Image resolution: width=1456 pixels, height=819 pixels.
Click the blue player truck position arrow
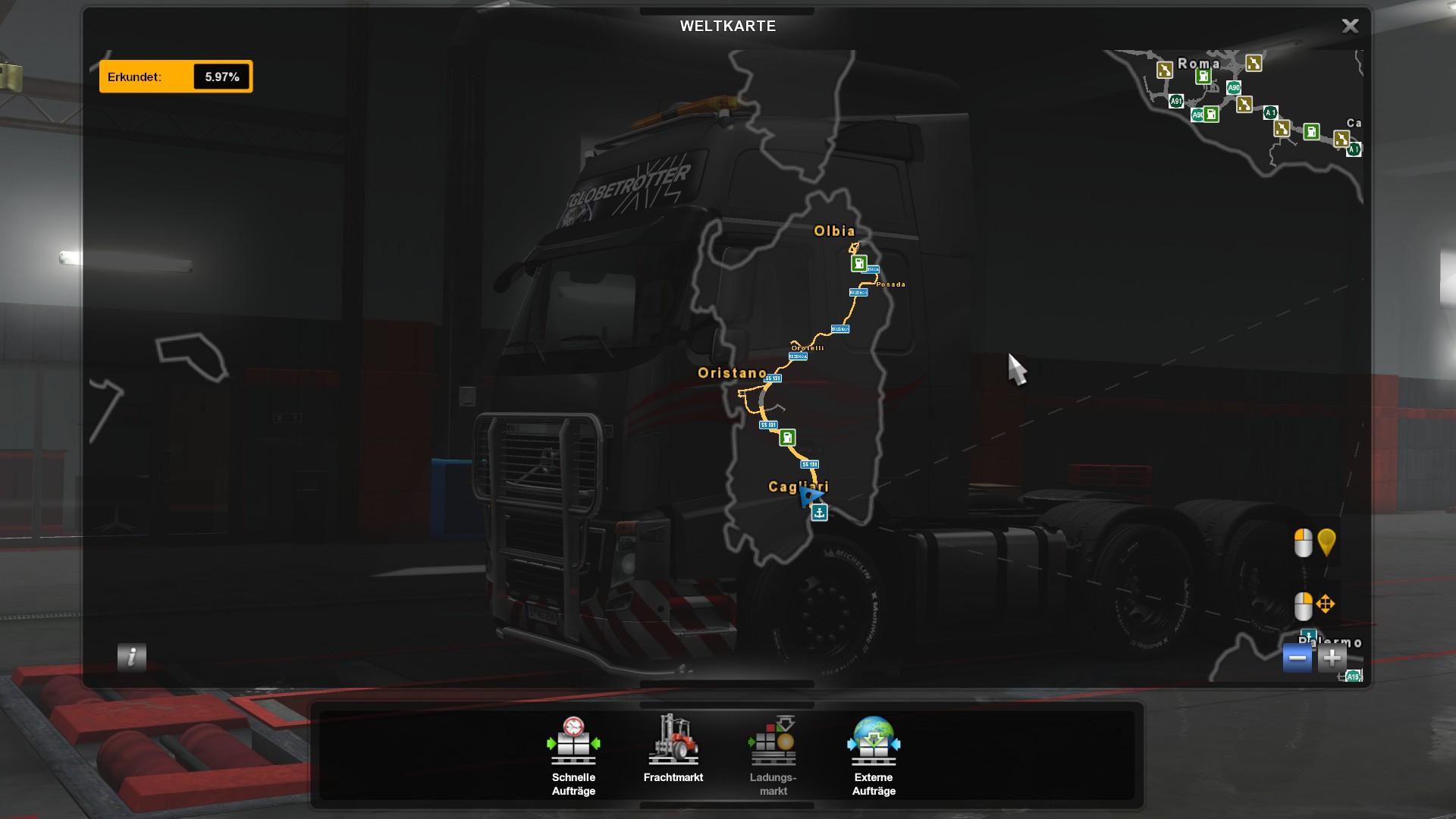(x=810, y=497)
